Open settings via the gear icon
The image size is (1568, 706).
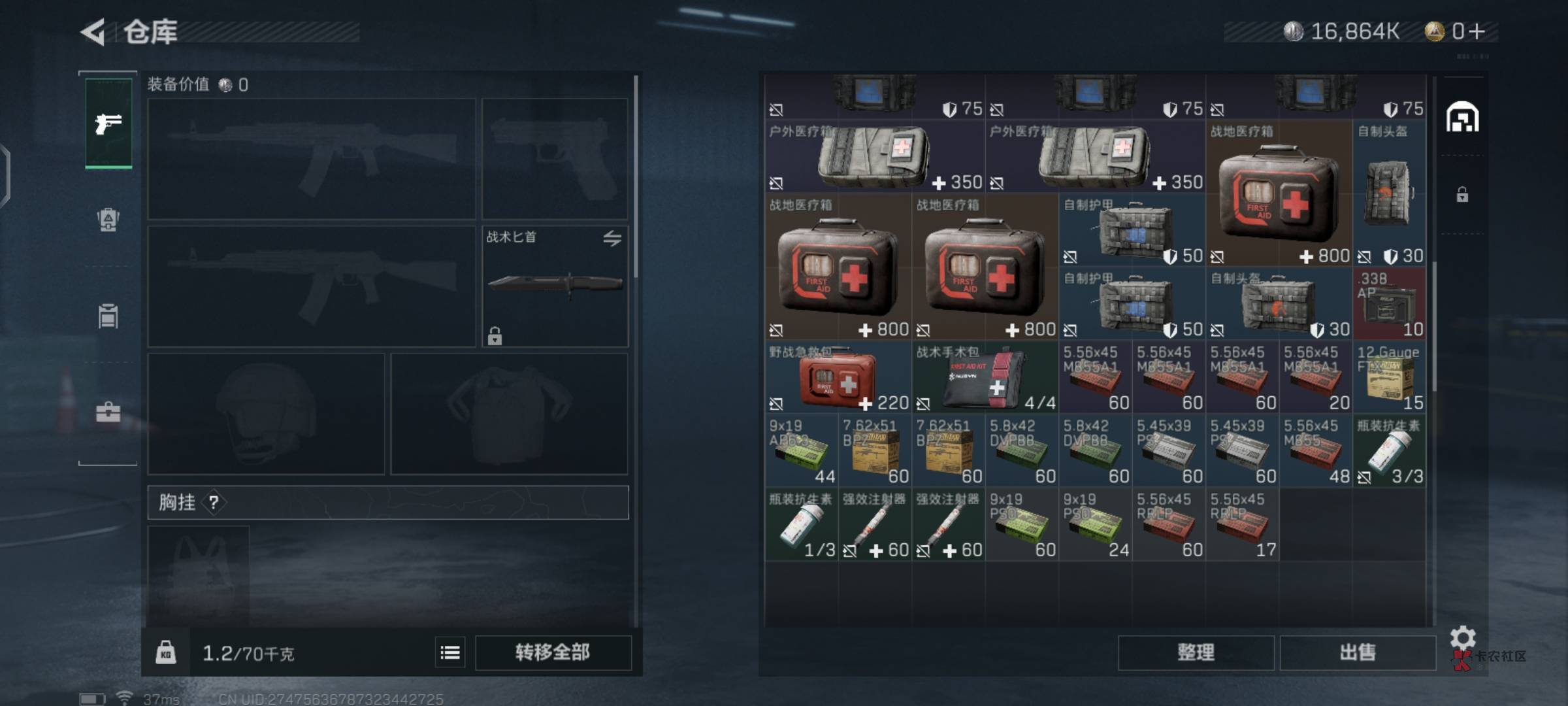coord(1463,637)
